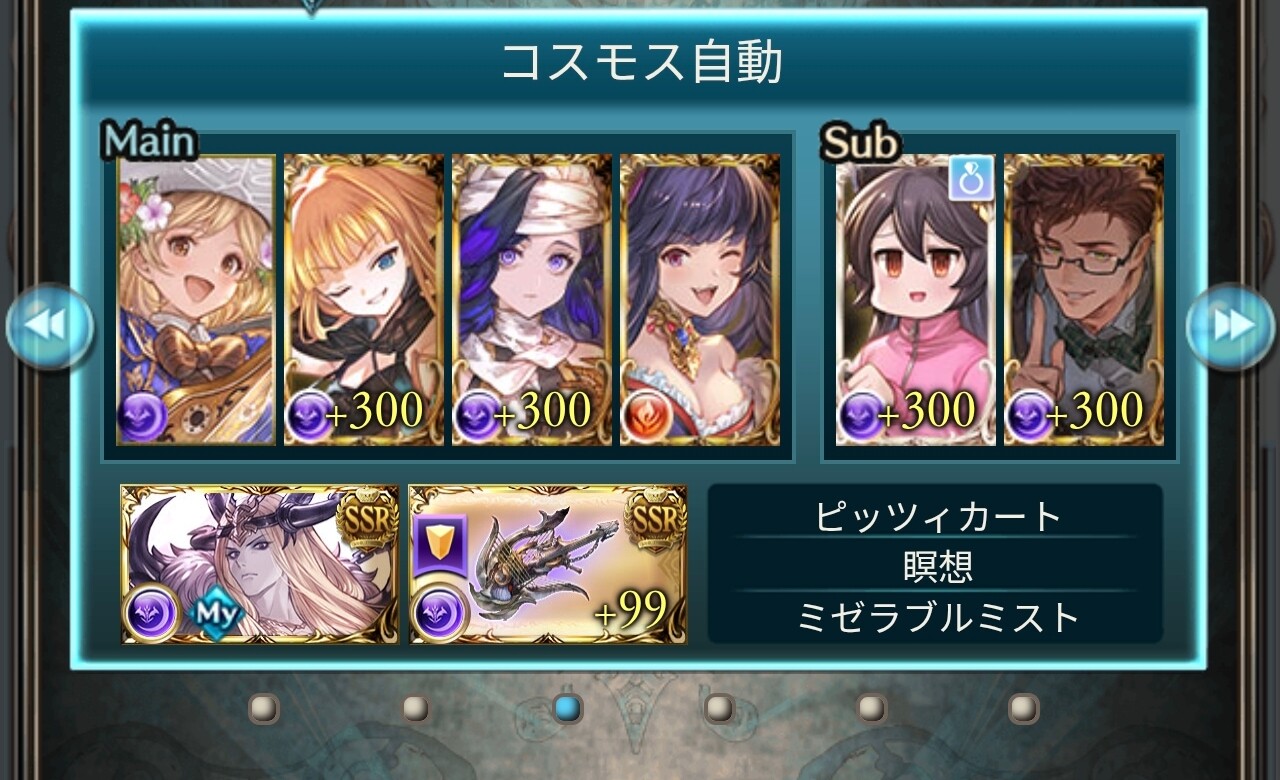
Task: Select the ピッツィカート skill entry
Action: pos(936,517)
